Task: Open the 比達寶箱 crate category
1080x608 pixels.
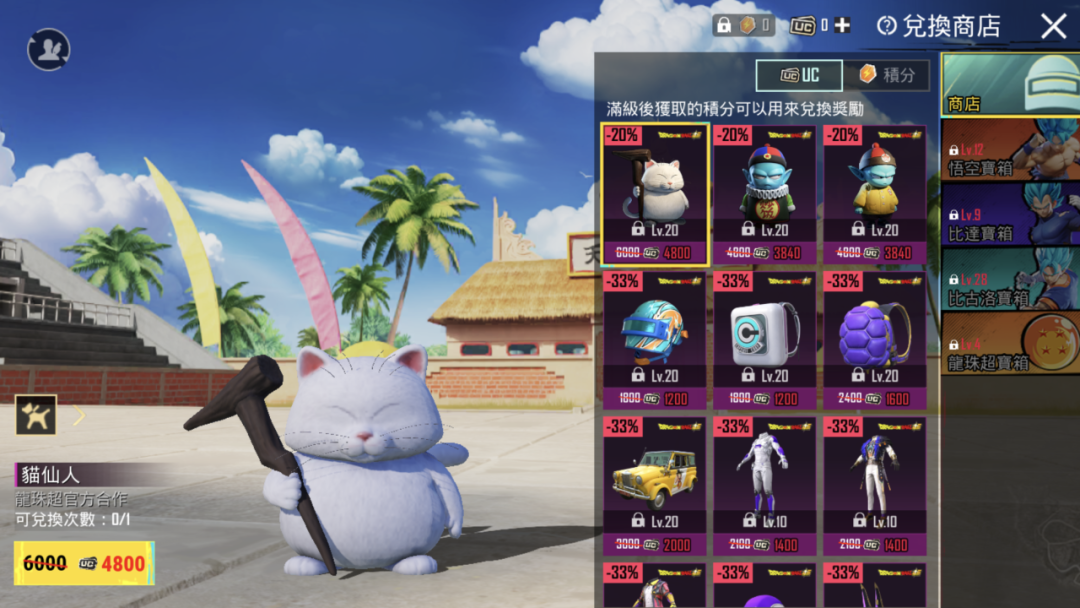Action: (1010, 214)
